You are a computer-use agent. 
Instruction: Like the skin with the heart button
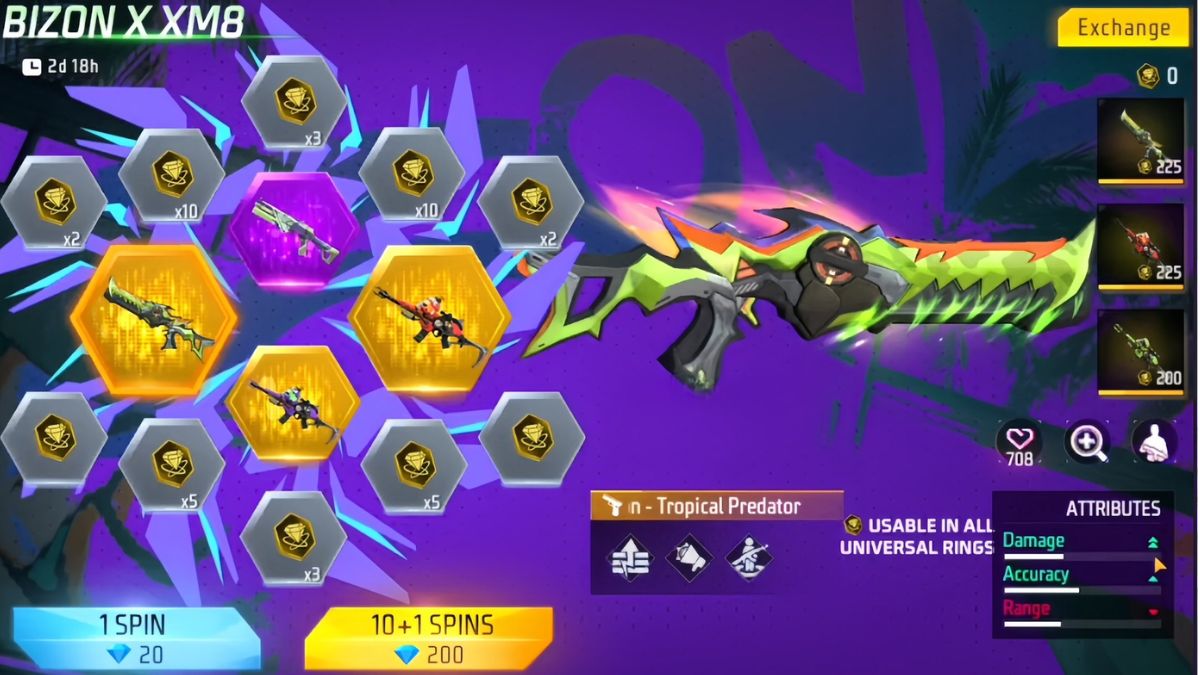tap(1019, 440)
